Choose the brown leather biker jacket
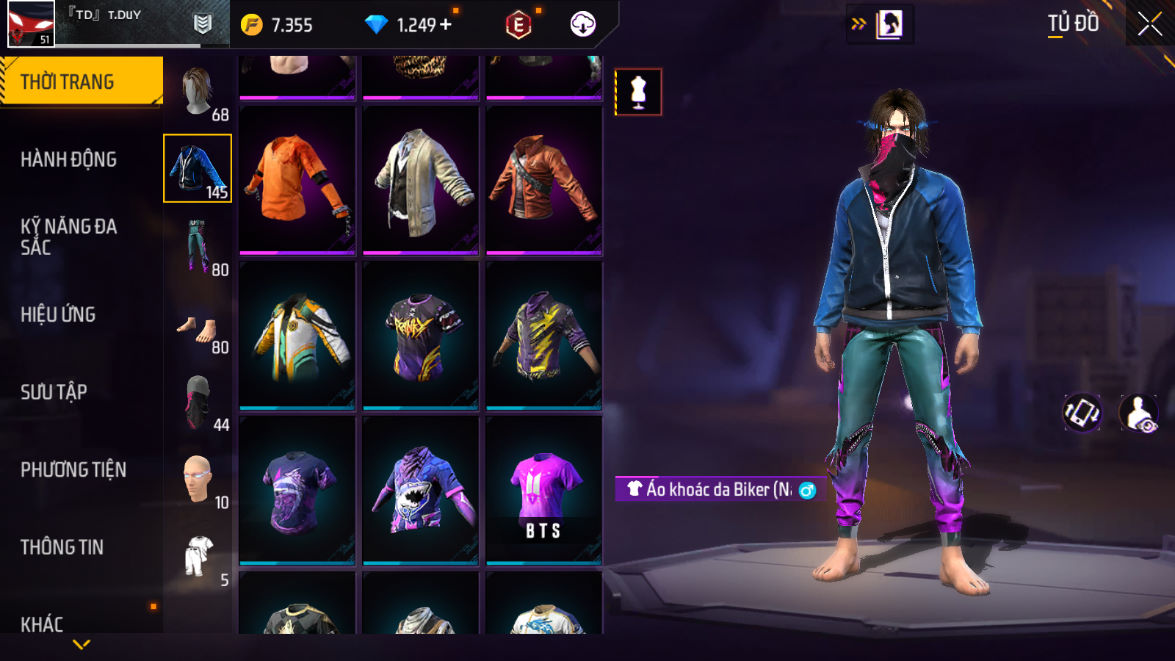This screenshot has width=1175, height=661. pyautogui.click(x=544, y=178)
